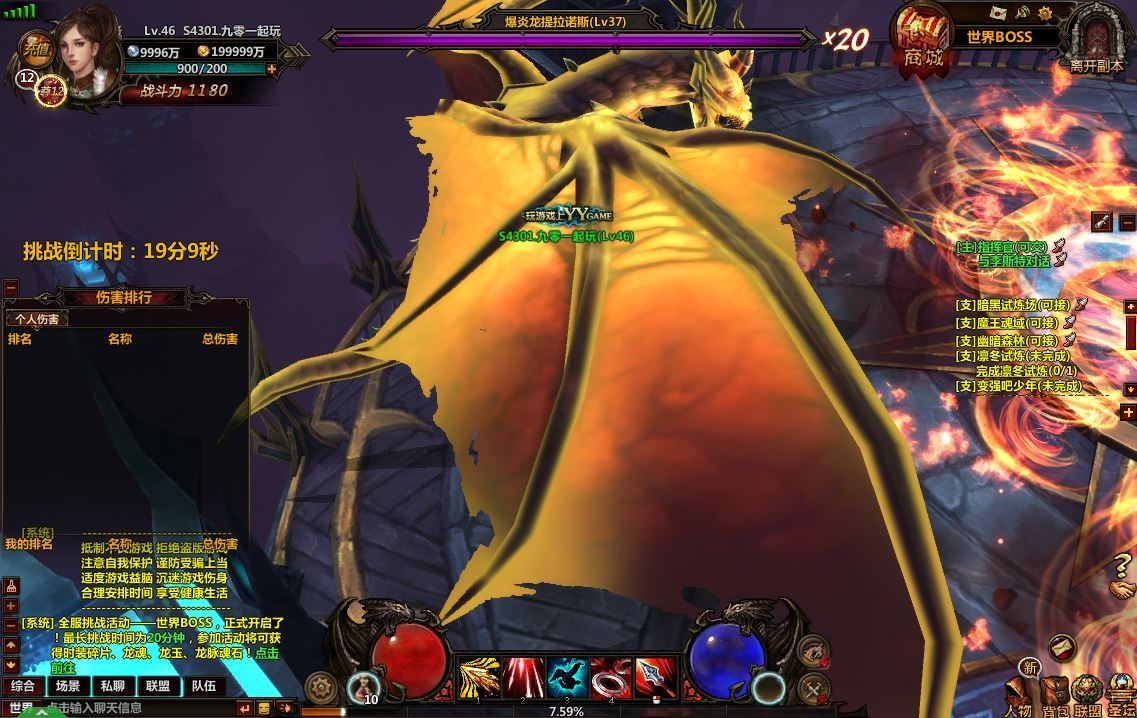The image size is (1137, 718).
Task: Activate the golden claw slash skill
Action: pos(479,677)
